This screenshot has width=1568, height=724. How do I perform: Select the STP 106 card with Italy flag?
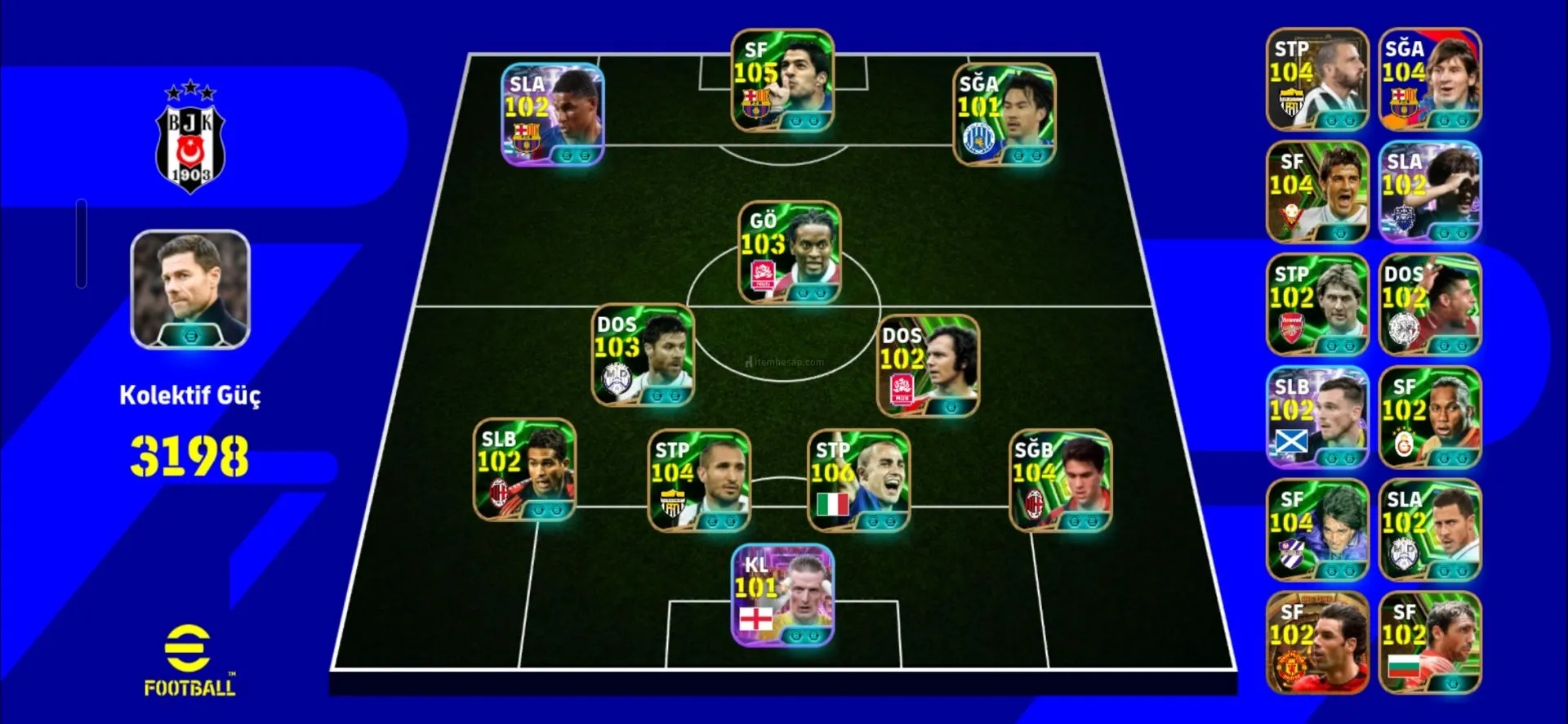(x=859, y=480)
